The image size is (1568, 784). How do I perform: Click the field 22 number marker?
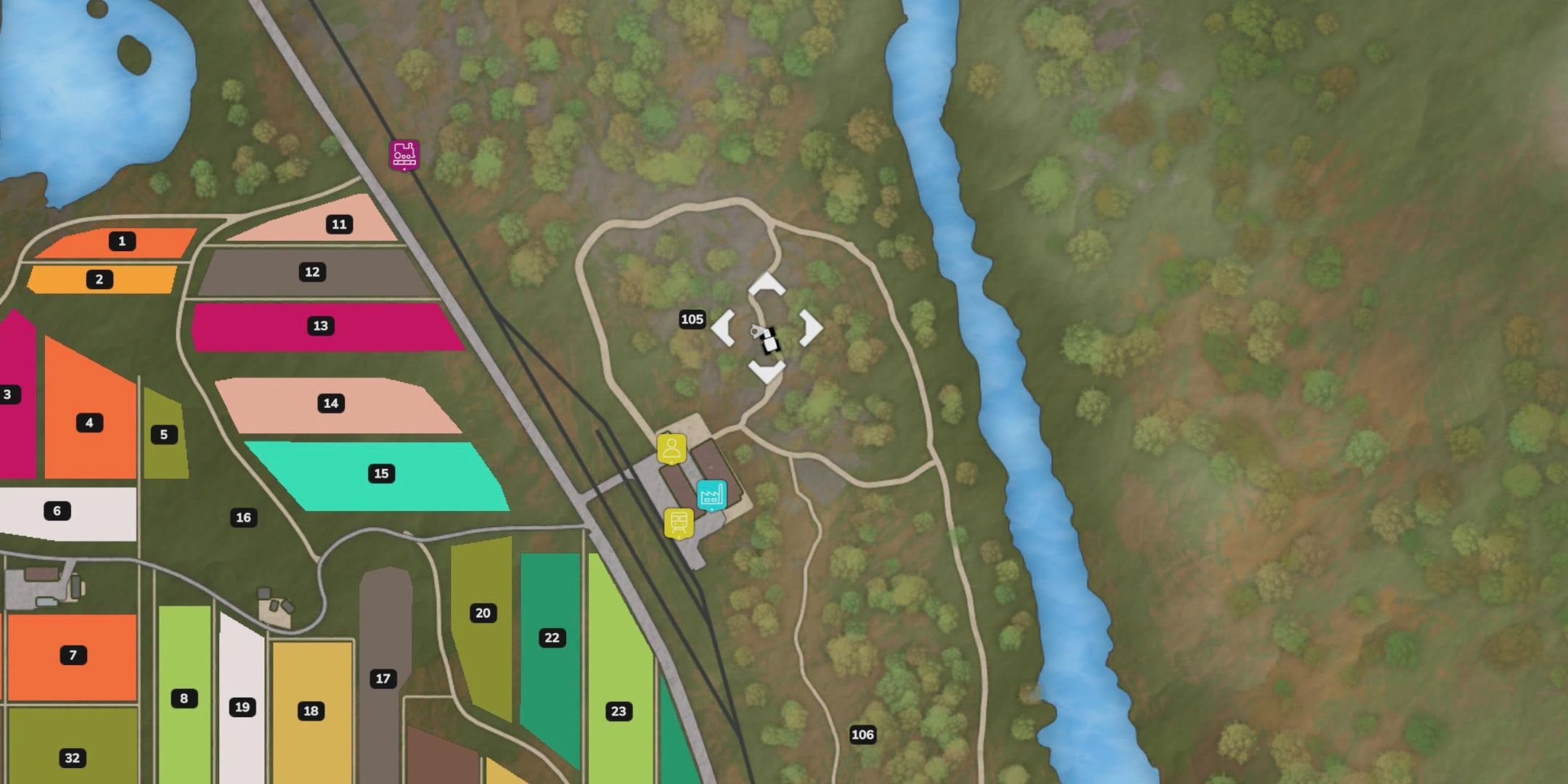pyautogui.click(x=552, y=637)
